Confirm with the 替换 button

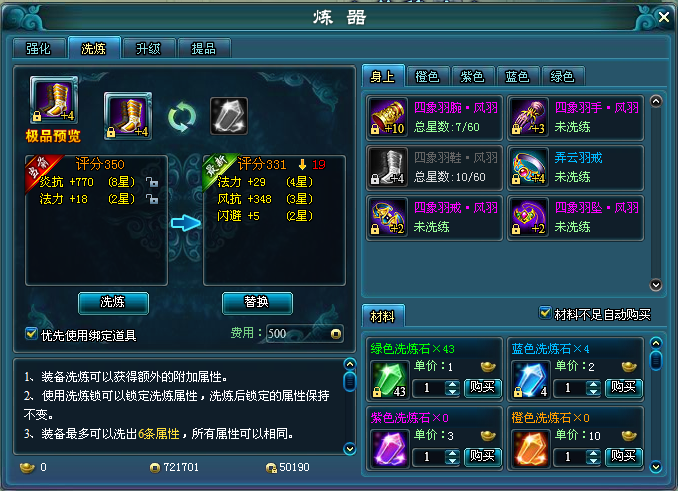[x=257, y=302]
